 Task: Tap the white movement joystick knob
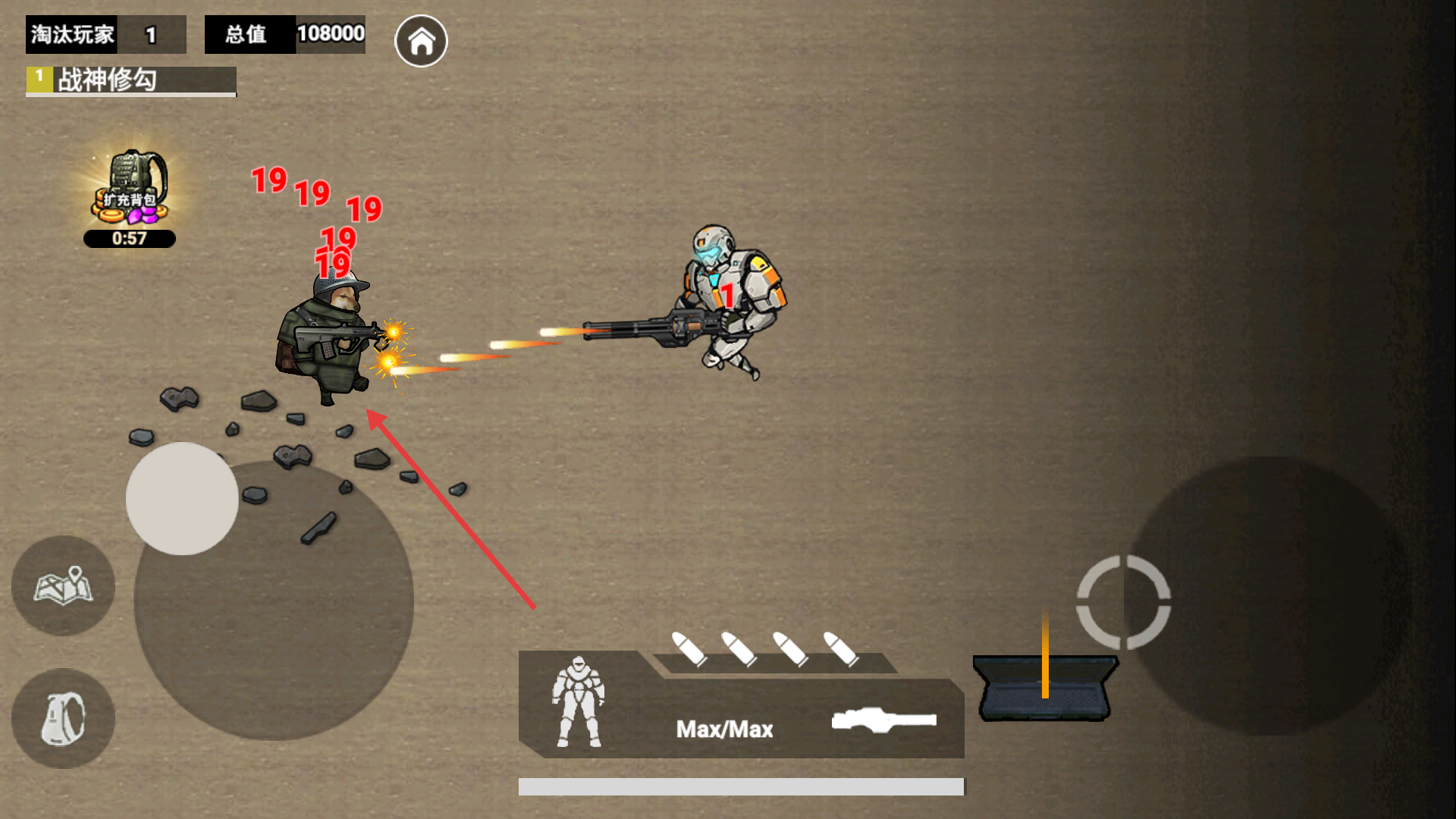pos(182,498)
